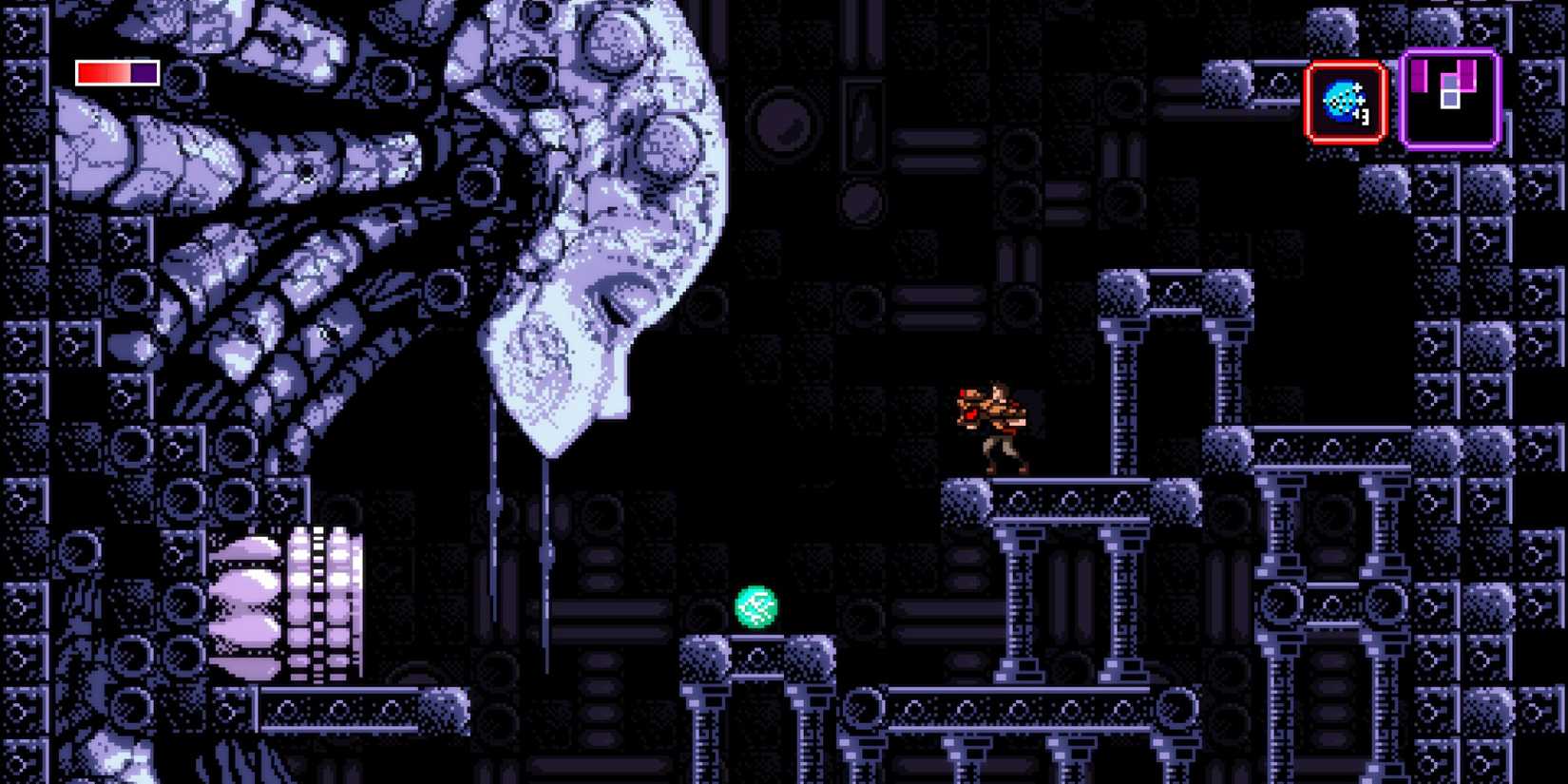Screen dimensions: 1568x784
Task: Click the white square marking current map room
Action: point(1448,100)
